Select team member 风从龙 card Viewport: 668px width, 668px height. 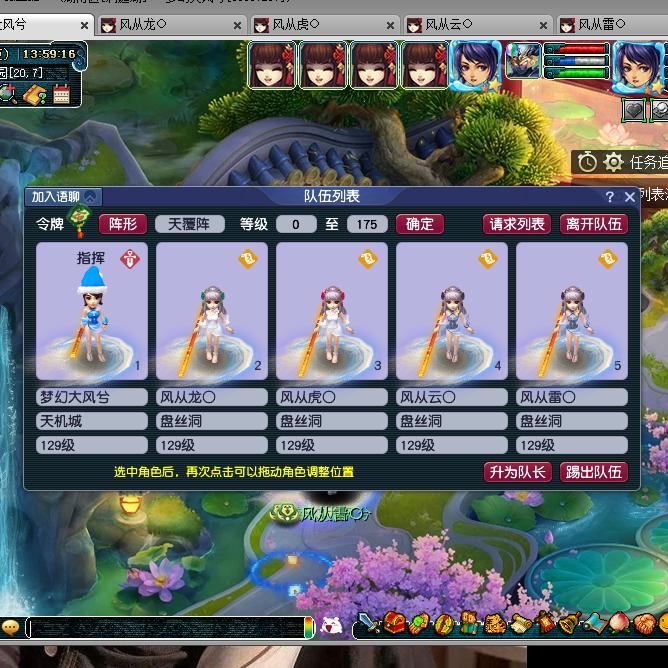[211, 310]
